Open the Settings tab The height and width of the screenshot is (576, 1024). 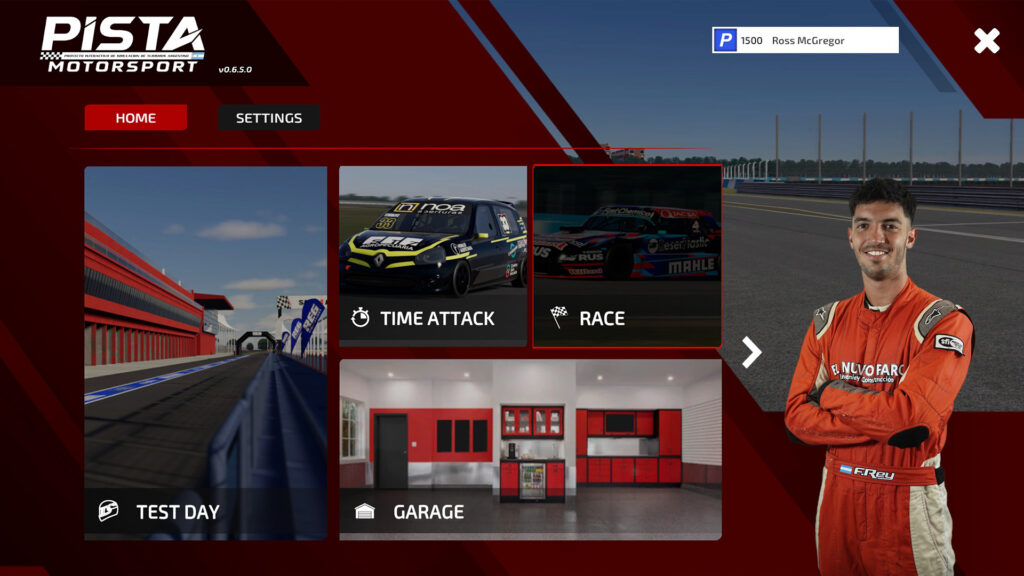click(269, 118)
